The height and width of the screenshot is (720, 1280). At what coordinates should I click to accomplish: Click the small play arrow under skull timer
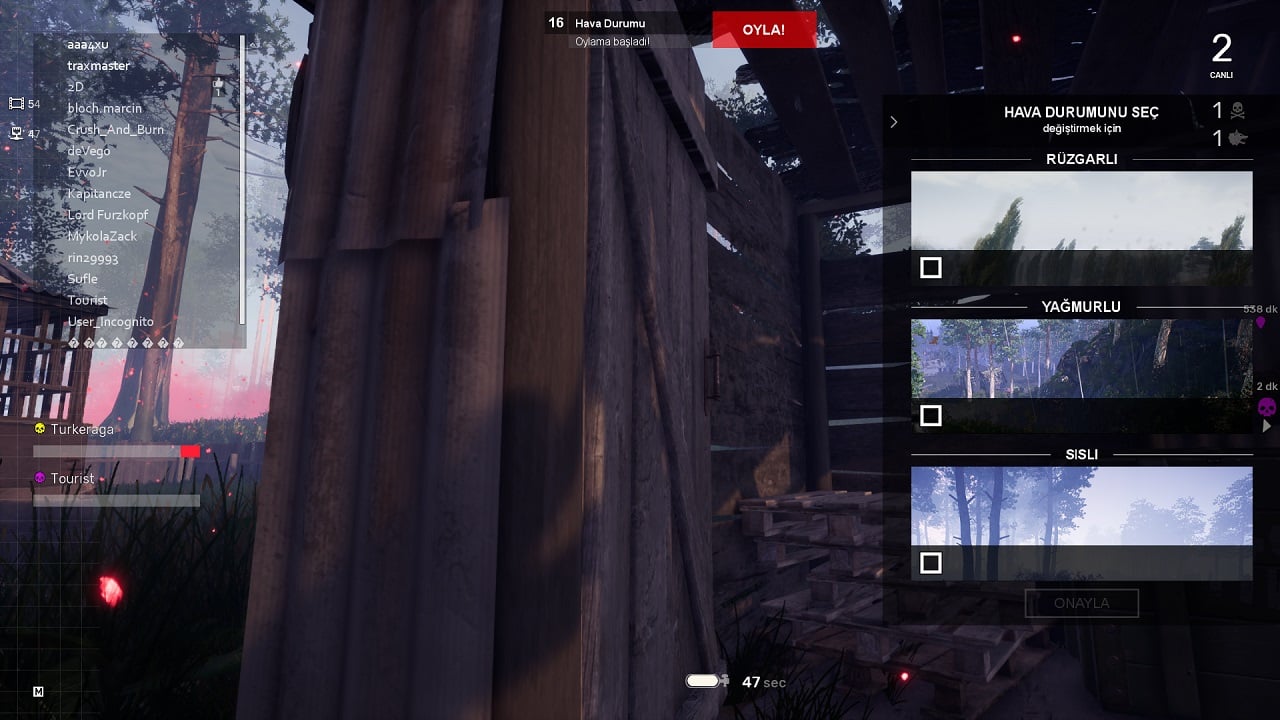[x=1267, y=426]
